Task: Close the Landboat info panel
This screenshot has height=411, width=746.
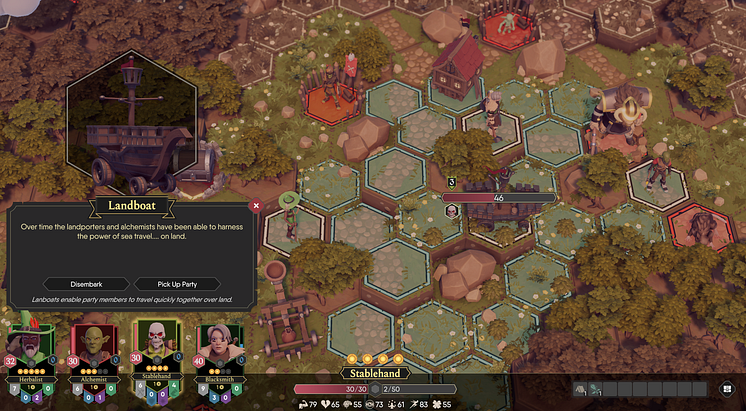Action: pyautogui.click(x=256, y=206)
